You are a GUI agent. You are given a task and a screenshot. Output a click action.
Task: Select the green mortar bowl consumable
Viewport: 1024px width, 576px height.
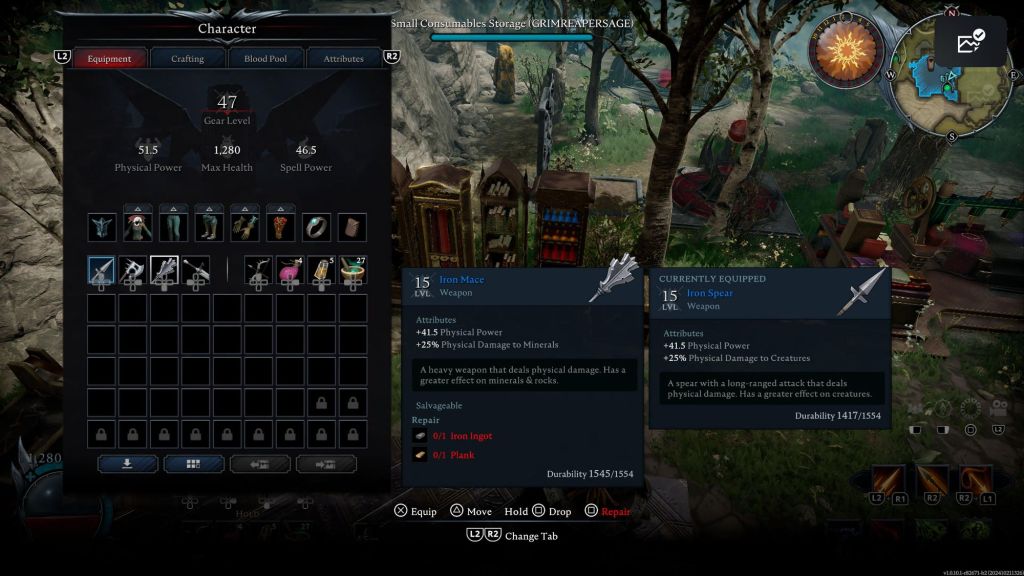click(352, 270)
